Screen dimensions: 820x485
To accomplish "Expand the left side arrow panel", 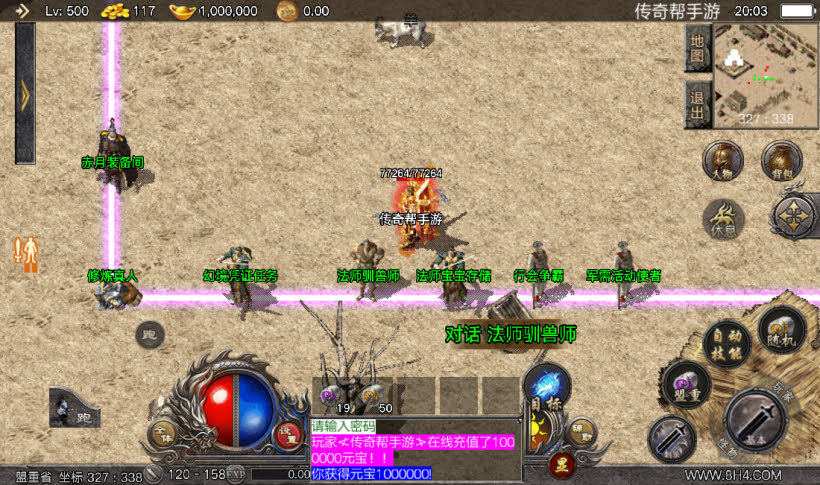I will point(25,93).
